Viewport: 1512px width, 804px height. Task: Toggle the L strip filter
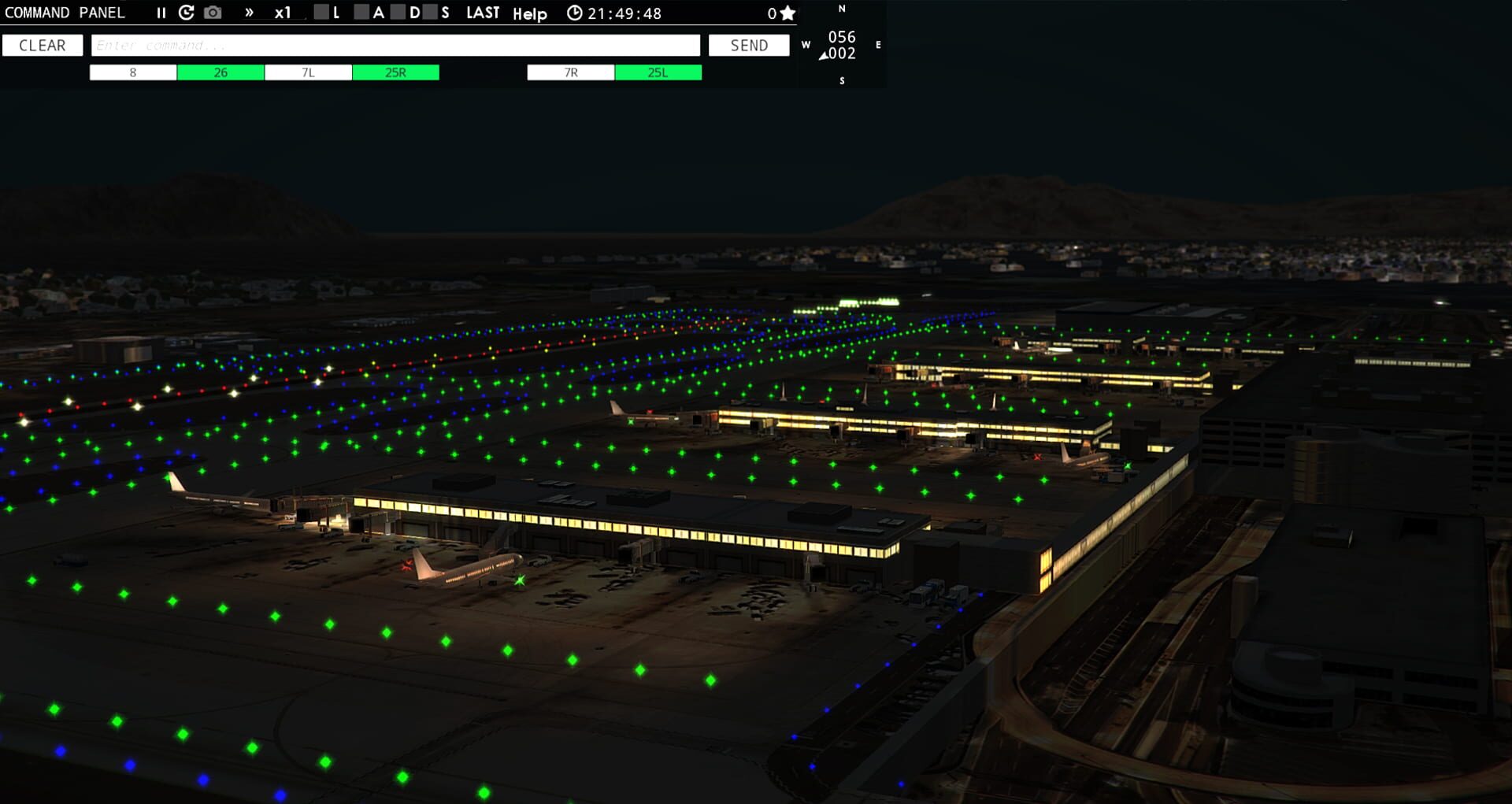tap(321, 13)
